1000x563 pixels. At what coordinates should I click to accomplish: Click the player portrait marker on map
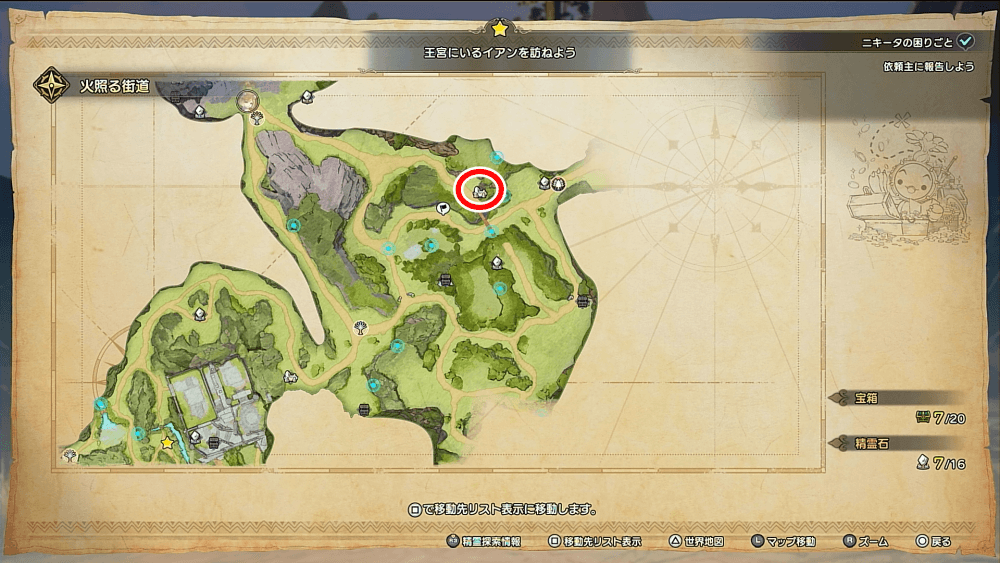246,101
